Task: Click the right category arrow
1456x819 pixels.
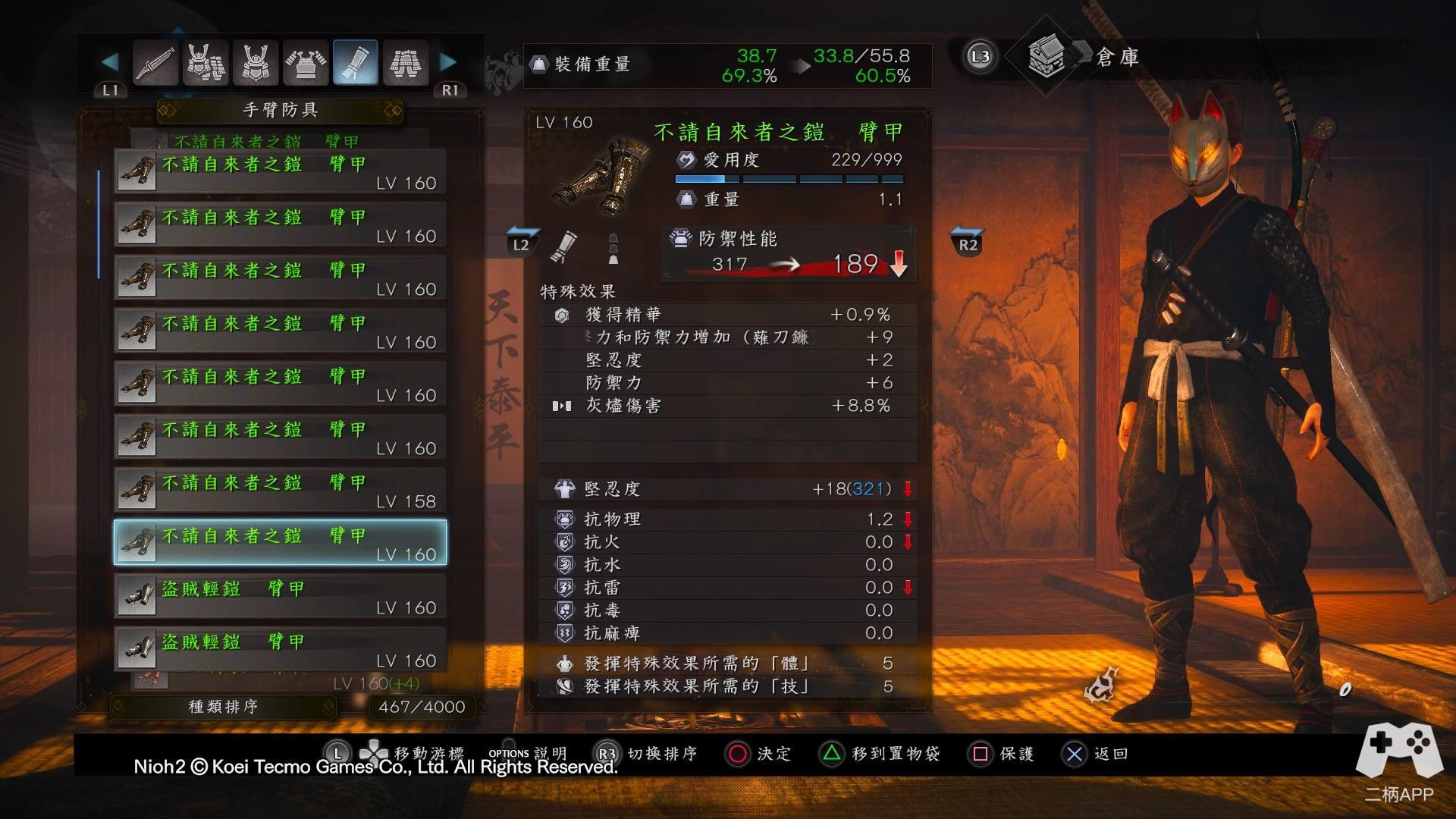Action: (x=449, y=61)
